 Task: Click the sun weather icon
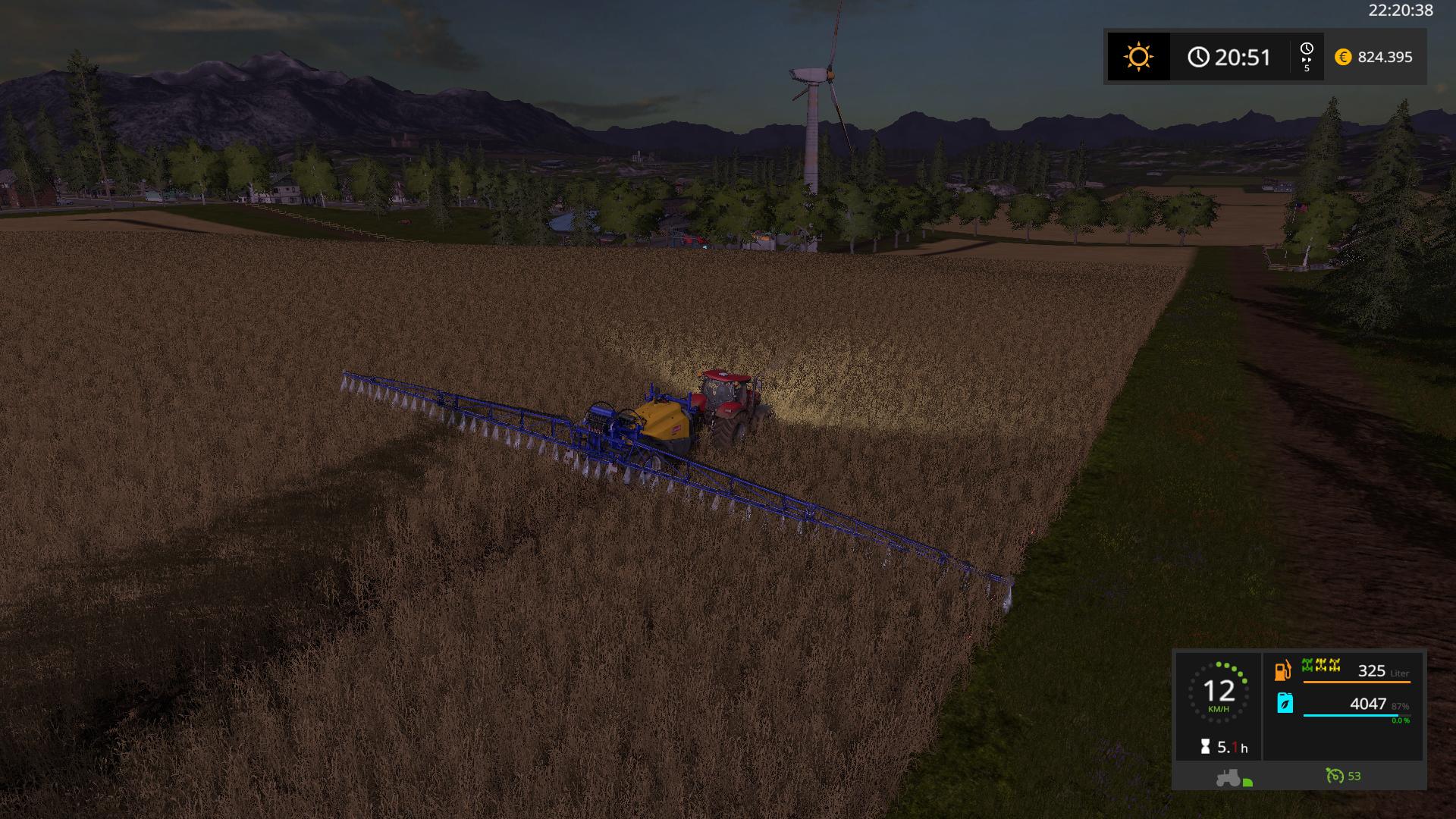pos(1138,57)
